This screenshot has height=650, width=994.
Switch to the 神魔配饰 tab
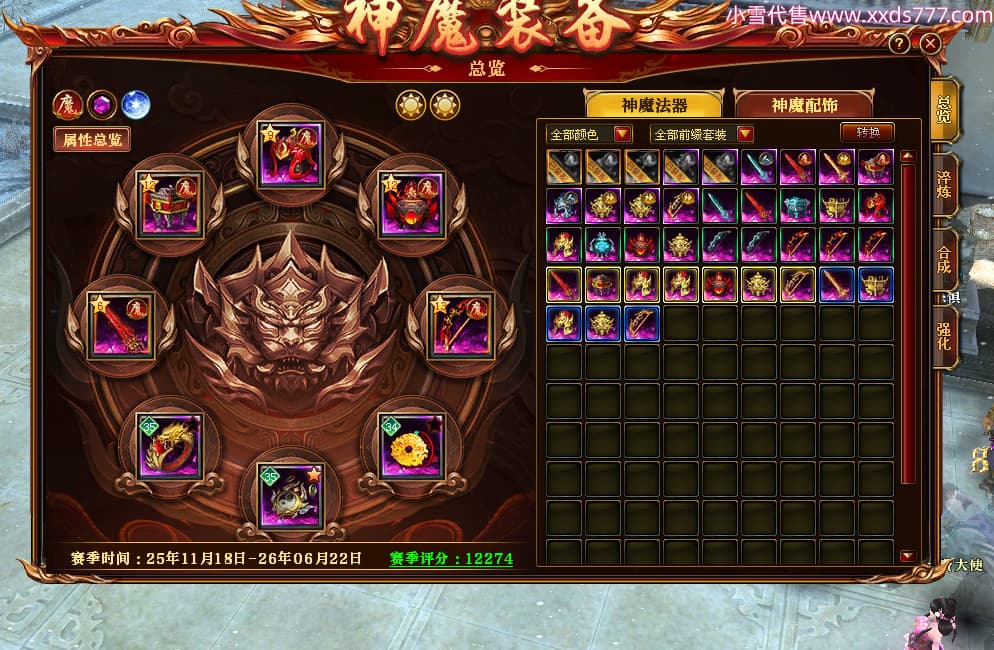[803, 105]
